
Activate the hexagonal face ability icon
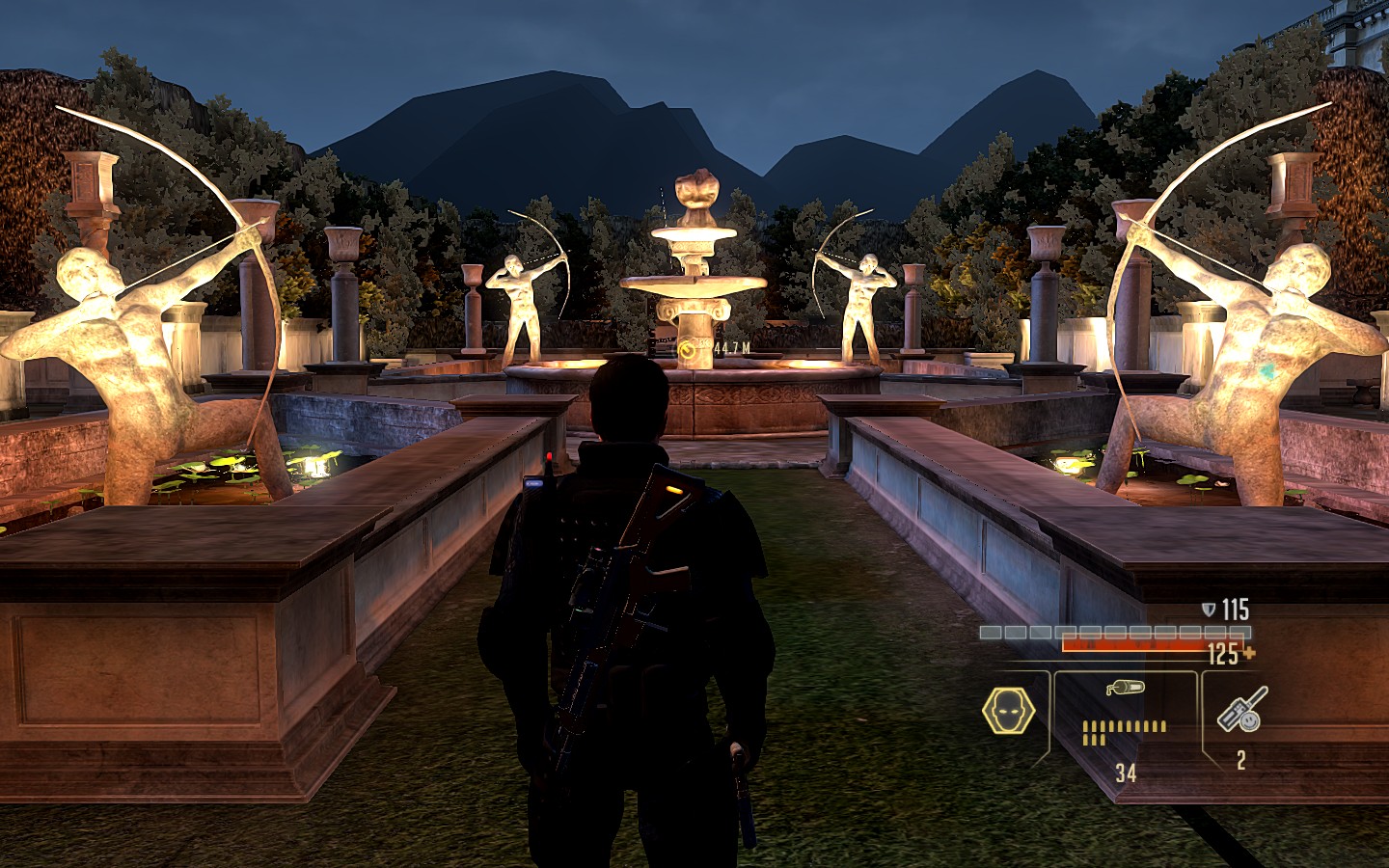pyautogui.click(x=1006, y=712)
